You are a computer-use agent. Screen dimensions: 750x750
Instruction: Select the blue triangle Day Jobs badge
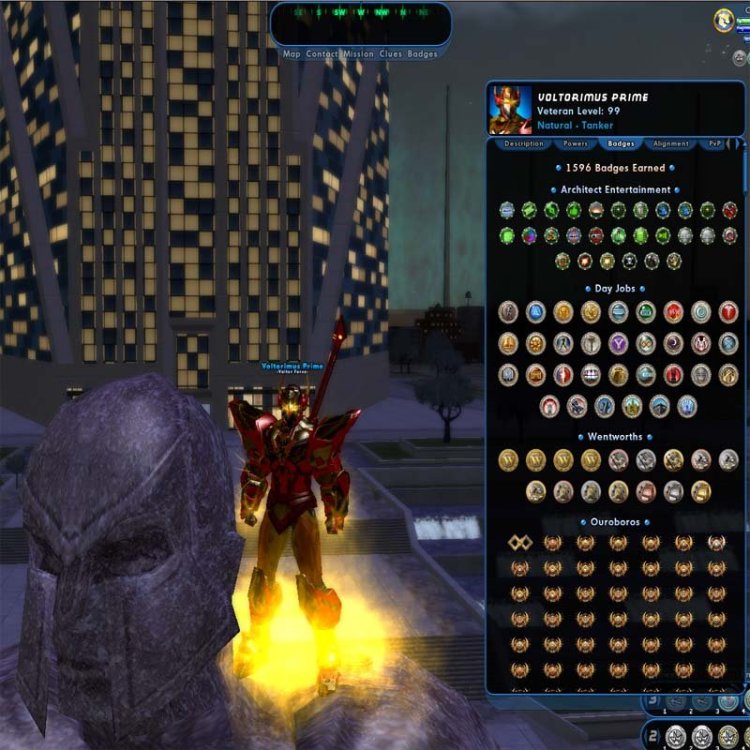coord(536,312)
